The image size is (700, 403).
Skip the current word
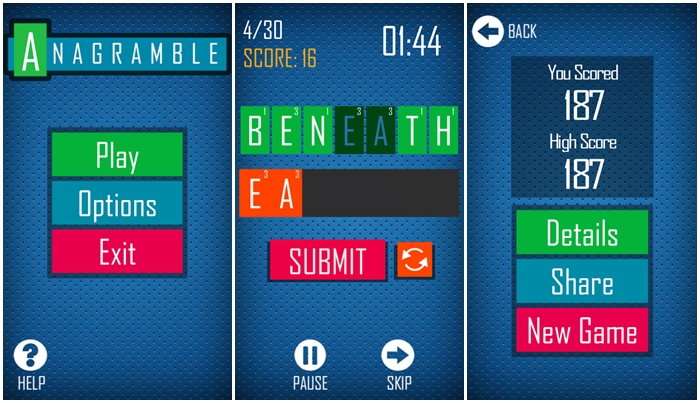[399, 356]
